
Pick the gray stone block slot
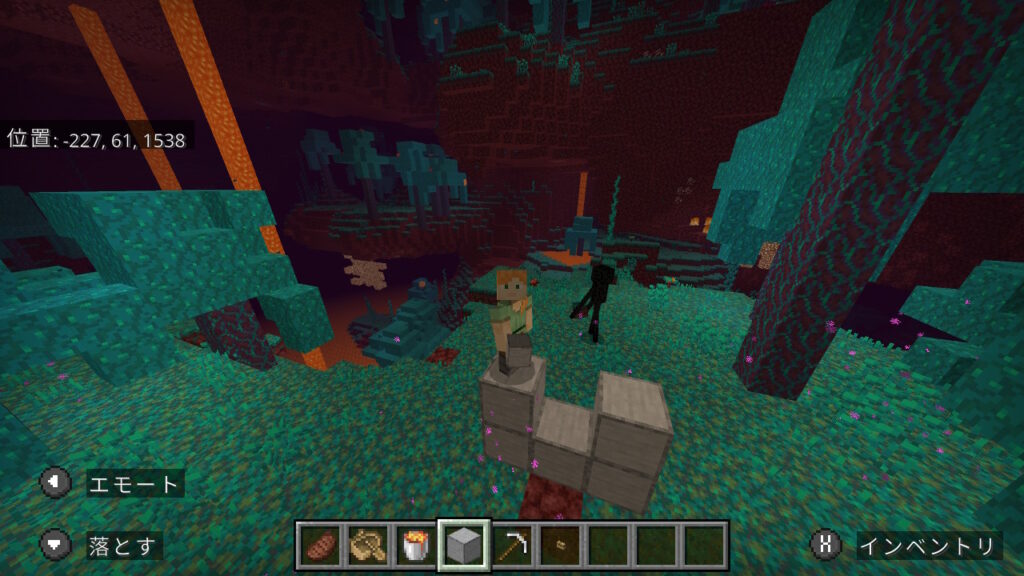pyautogui.click(x=465, y=545)
